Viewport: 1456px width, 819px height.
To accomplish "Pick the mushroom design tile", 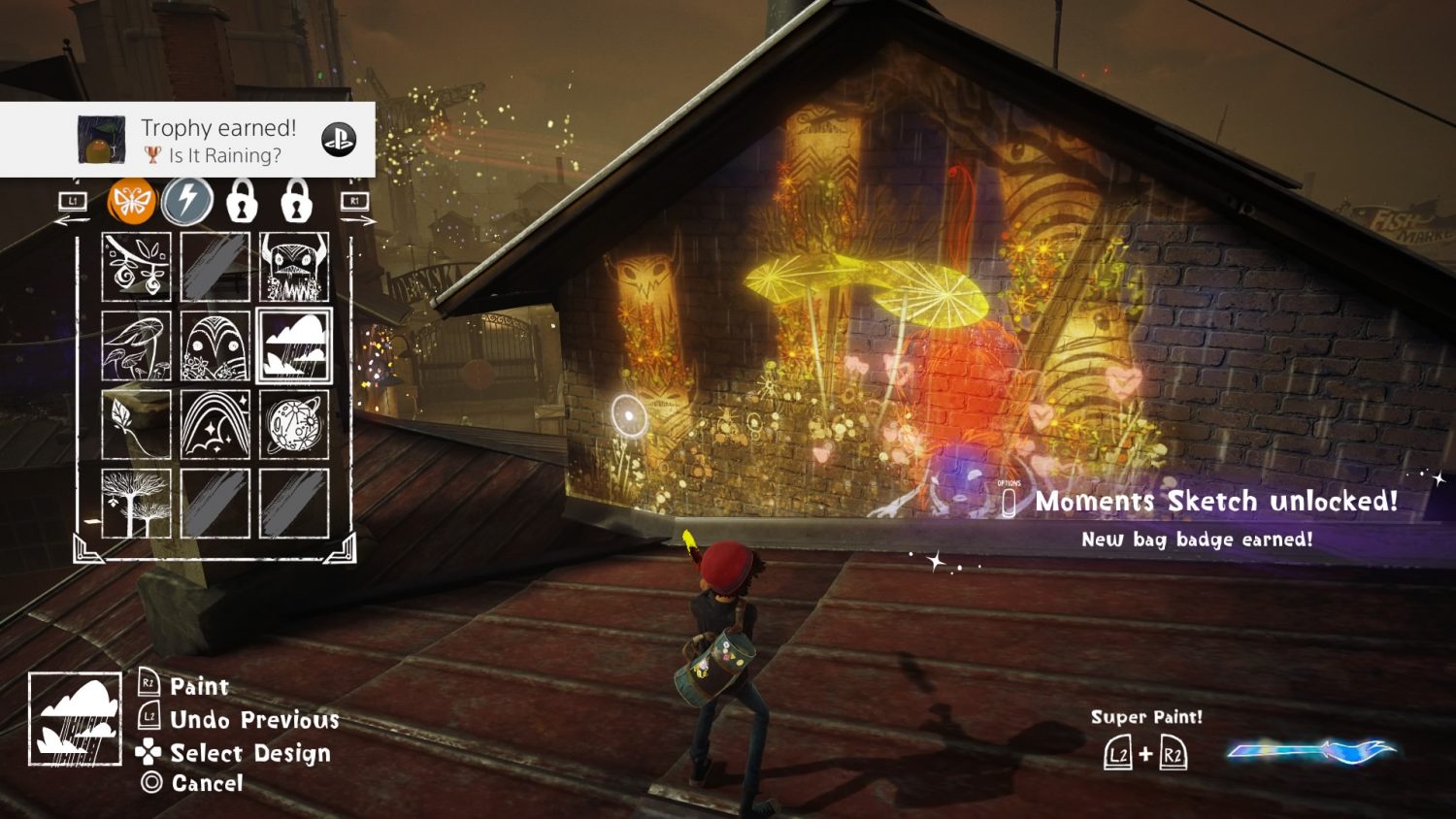I will coord(137,346).
